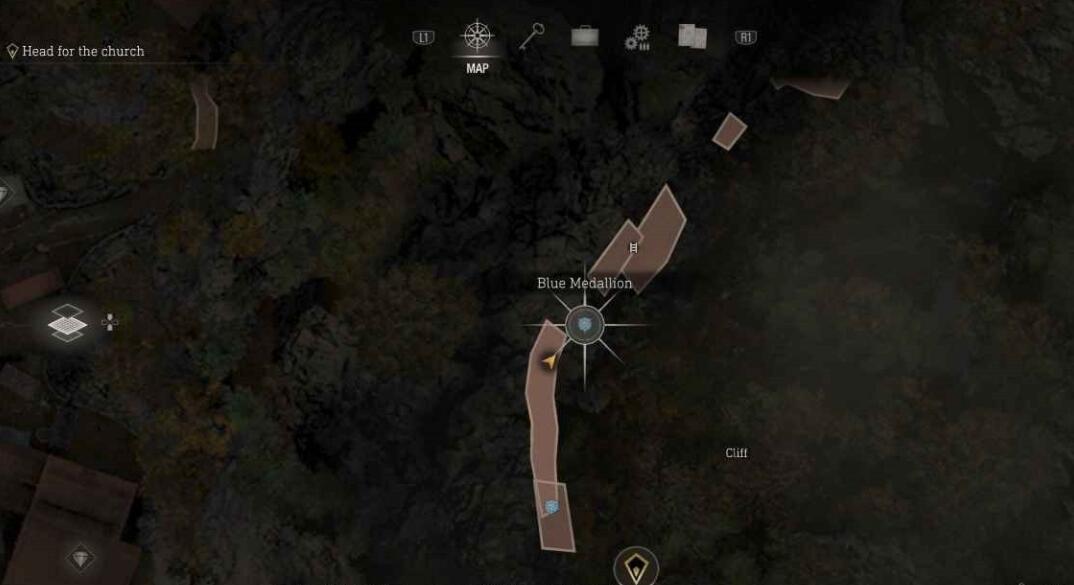
Task: Open the gears crafting tab
Action: pyautogui.click(x=637, y=38)
